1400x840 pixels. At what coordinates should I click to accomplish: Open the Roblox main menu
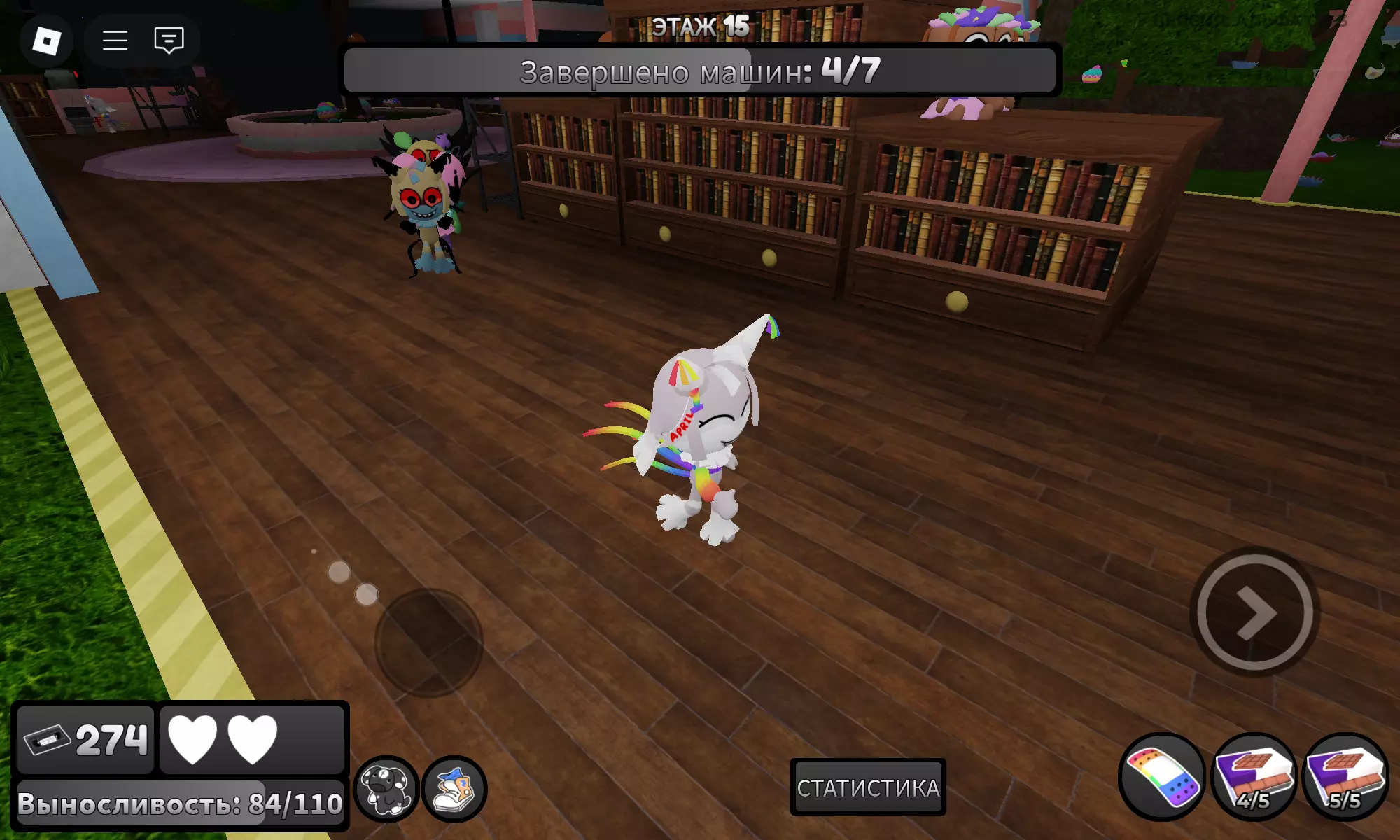pyautogui.click(x=46, y=41)
